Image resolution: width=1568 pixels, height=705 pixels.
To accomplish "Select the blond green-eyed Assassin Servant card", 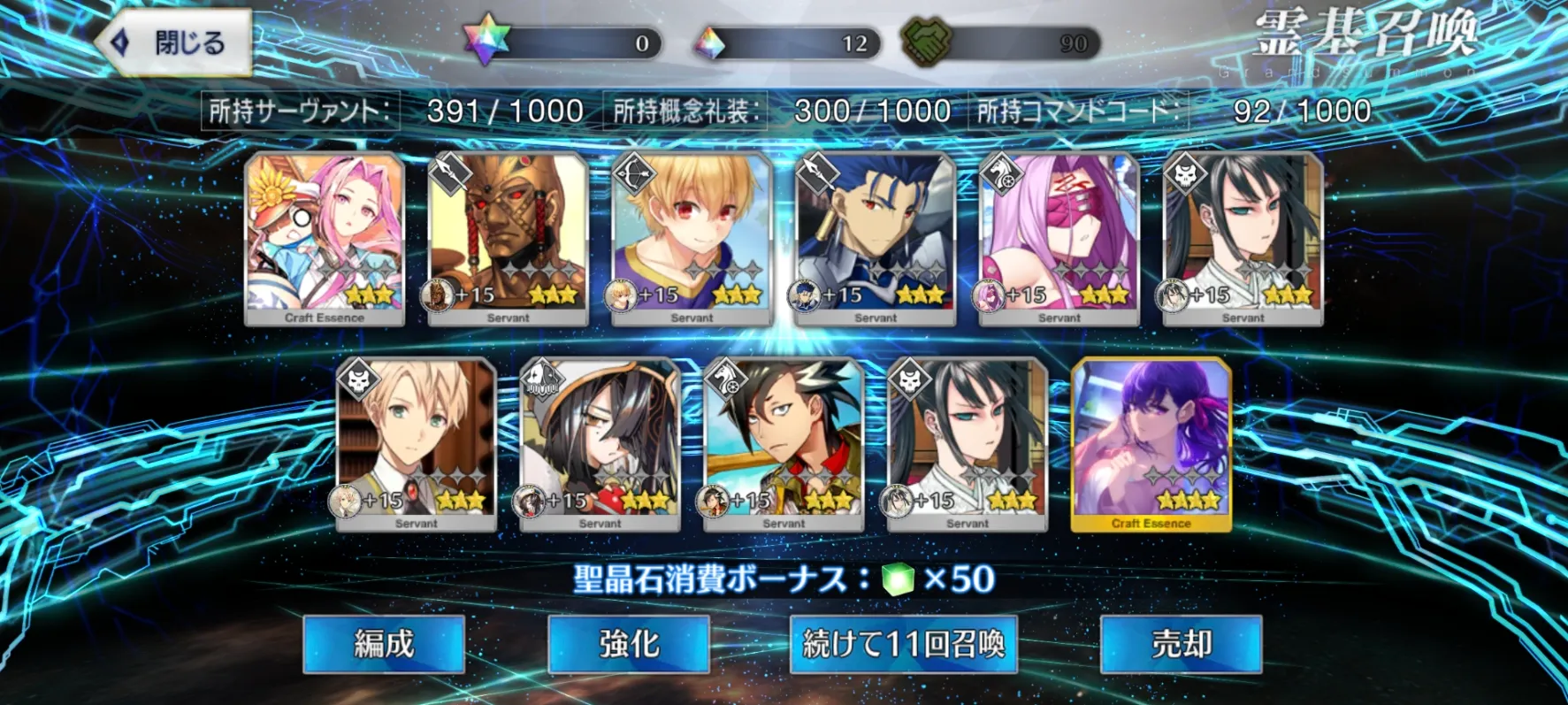I will 417,444.
